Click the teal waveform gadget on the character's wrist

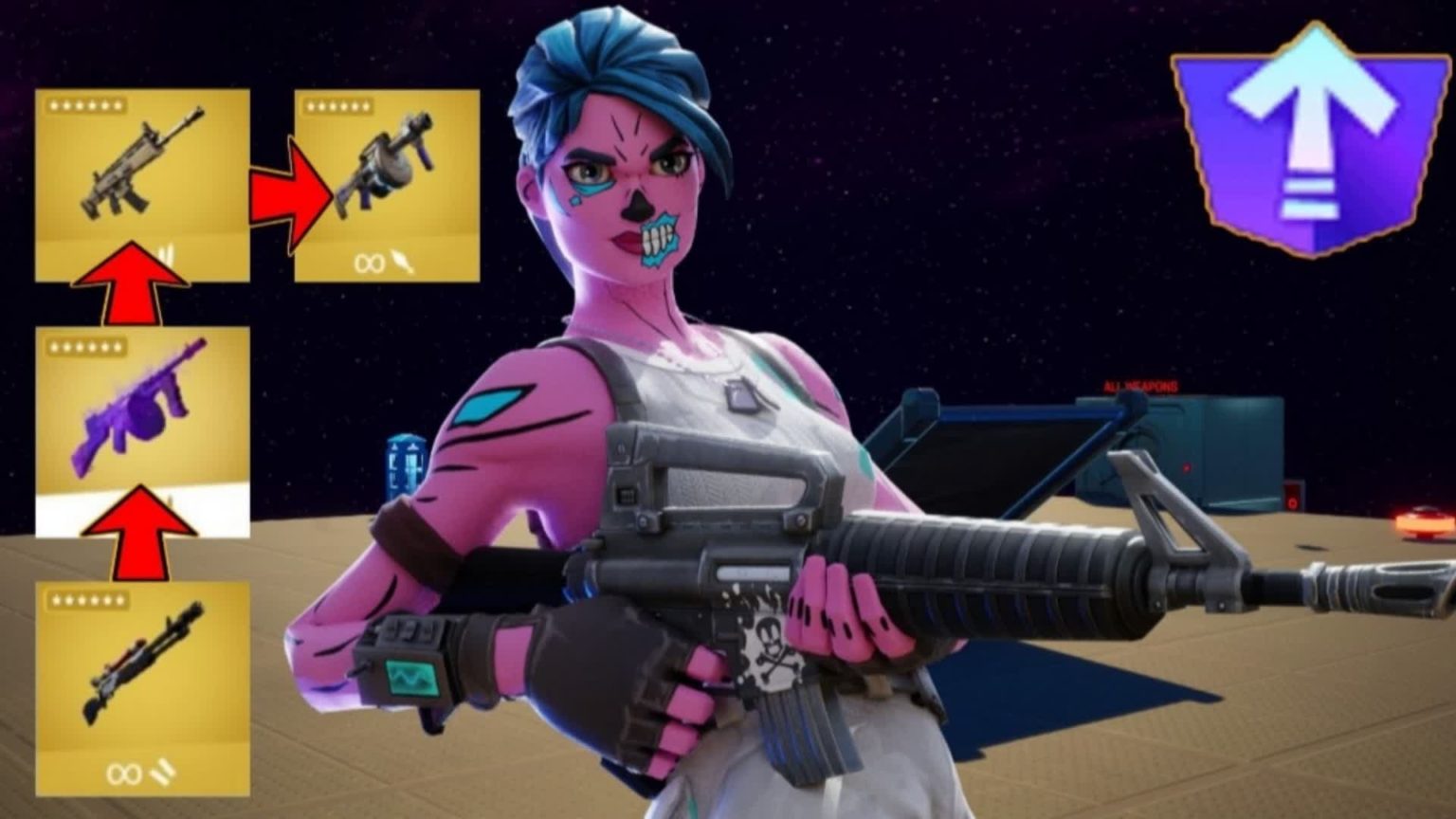click(x=411, y=677)
